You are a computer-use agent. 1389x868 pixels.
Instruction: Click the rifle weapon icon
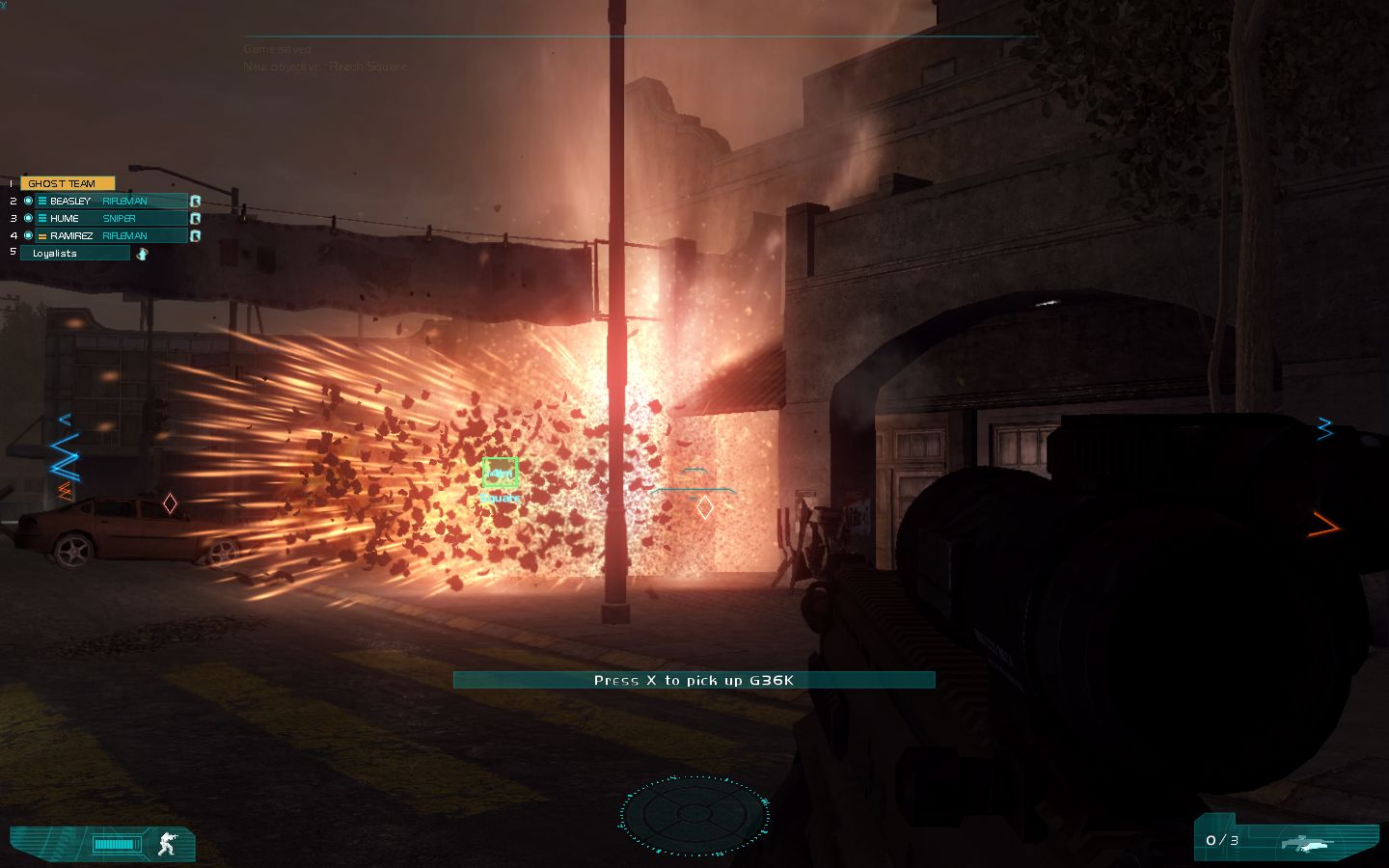pyautogui.click(x=1307, y=844)
